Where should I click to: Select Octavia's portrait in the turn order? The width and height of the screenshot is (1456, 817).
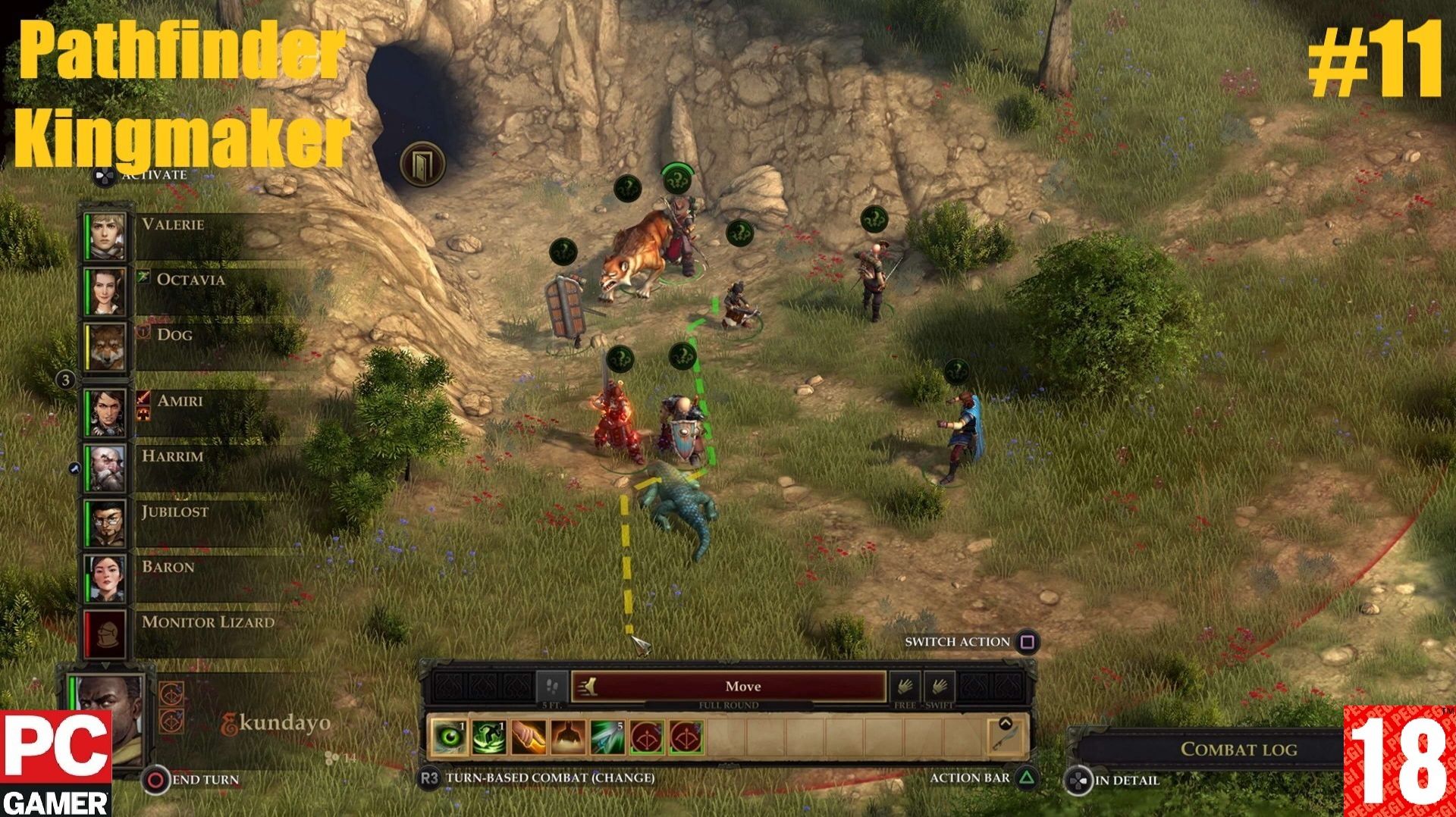coord(105,291)
